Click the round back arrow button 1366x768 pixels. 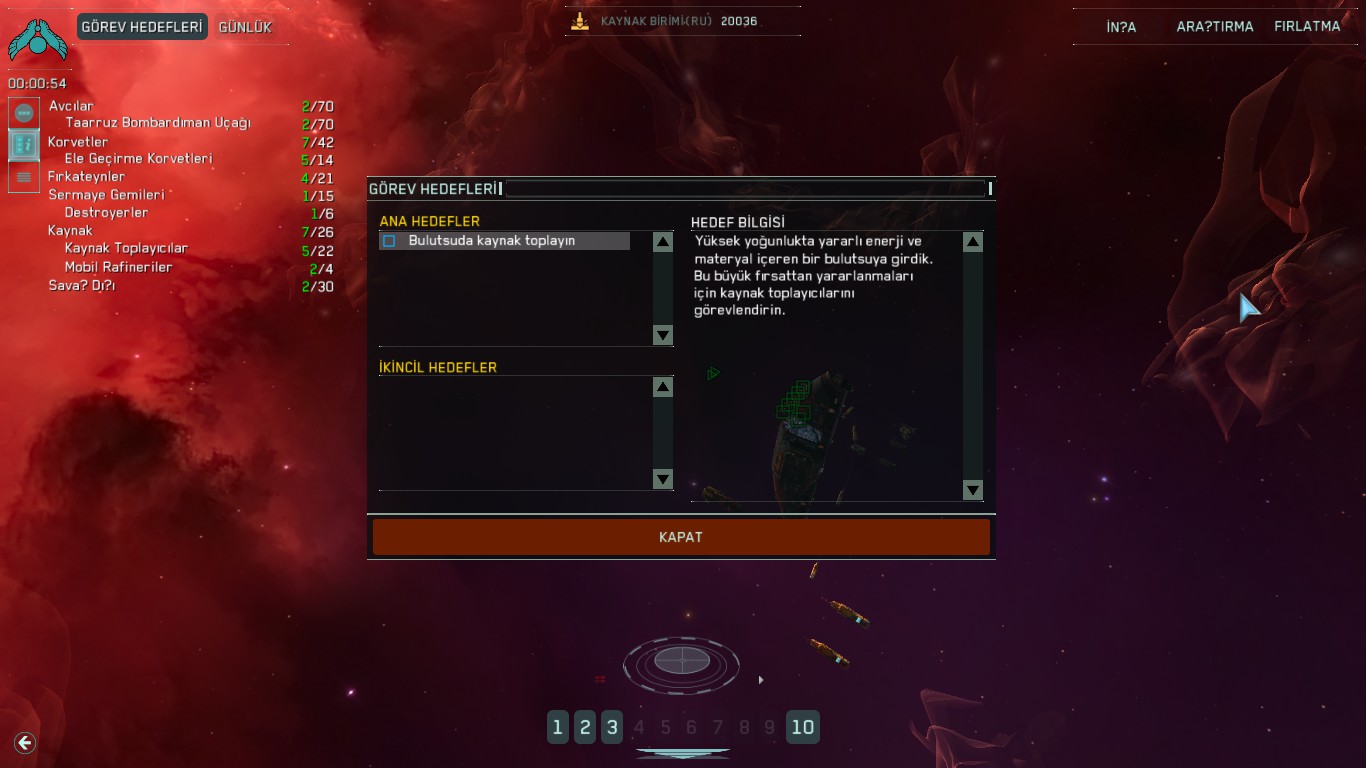tap(25, 742)
